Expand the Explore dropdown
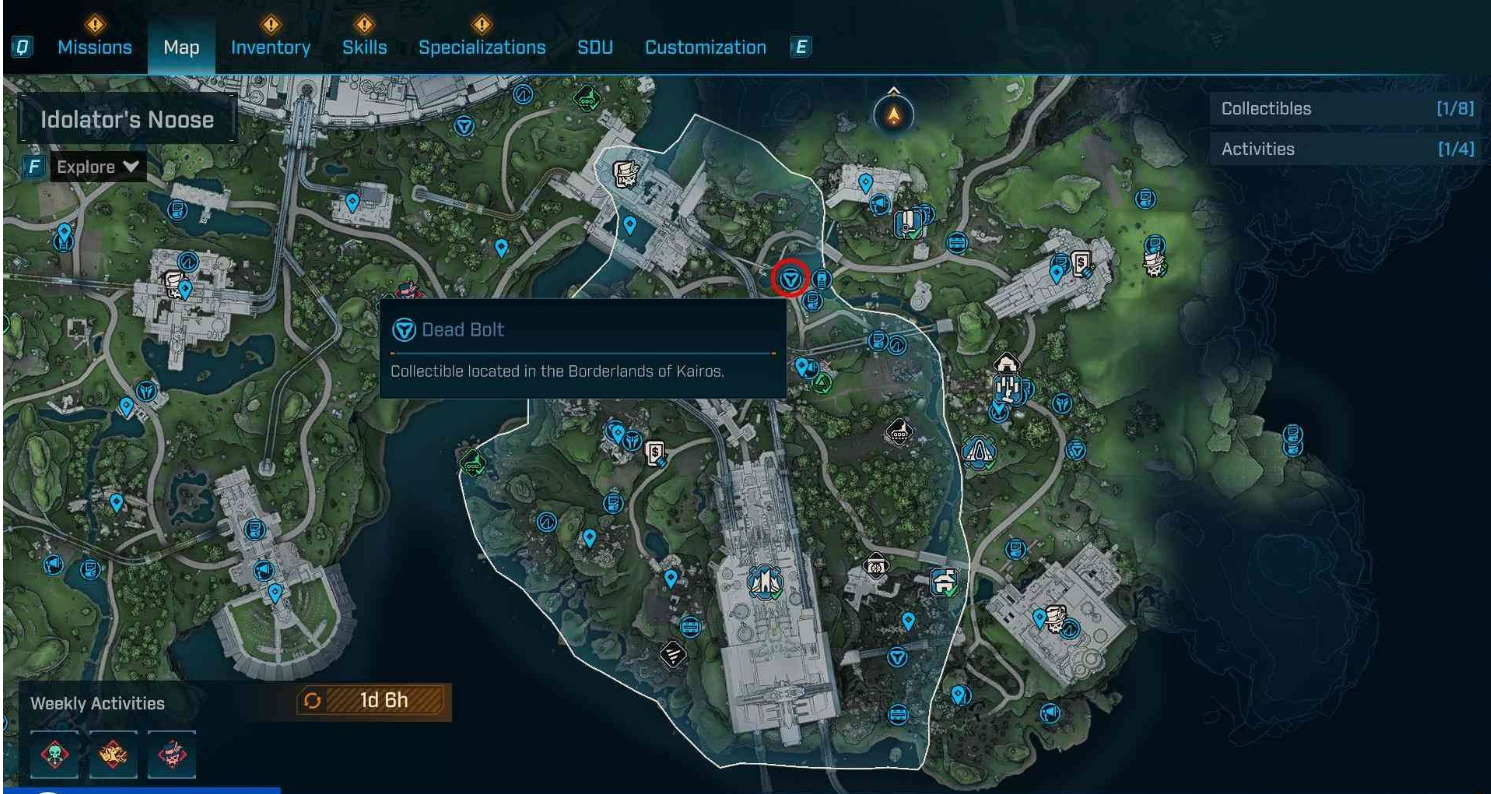 tap(98, 167)
